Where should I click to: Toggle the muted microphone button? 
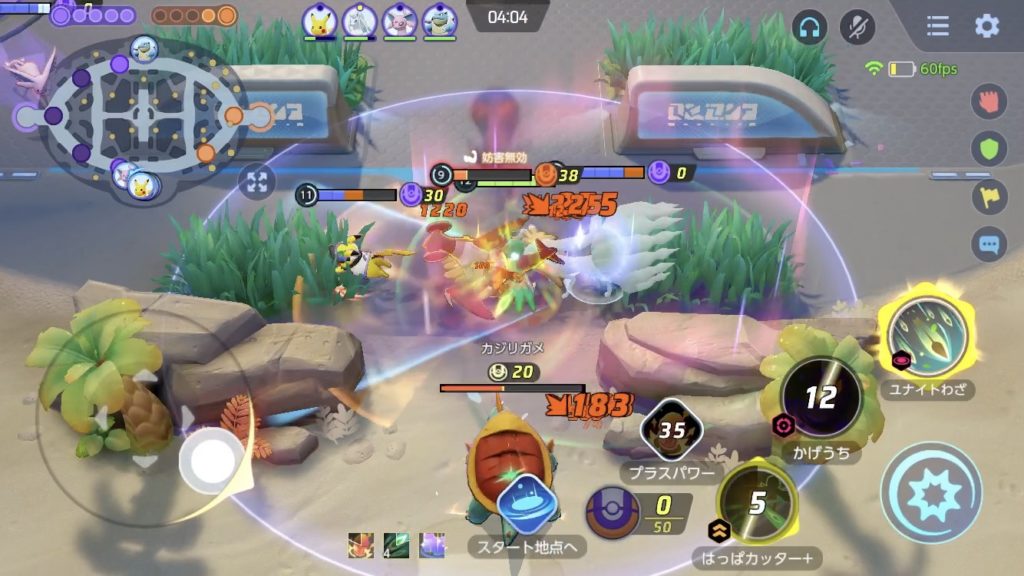click(857, 27)
